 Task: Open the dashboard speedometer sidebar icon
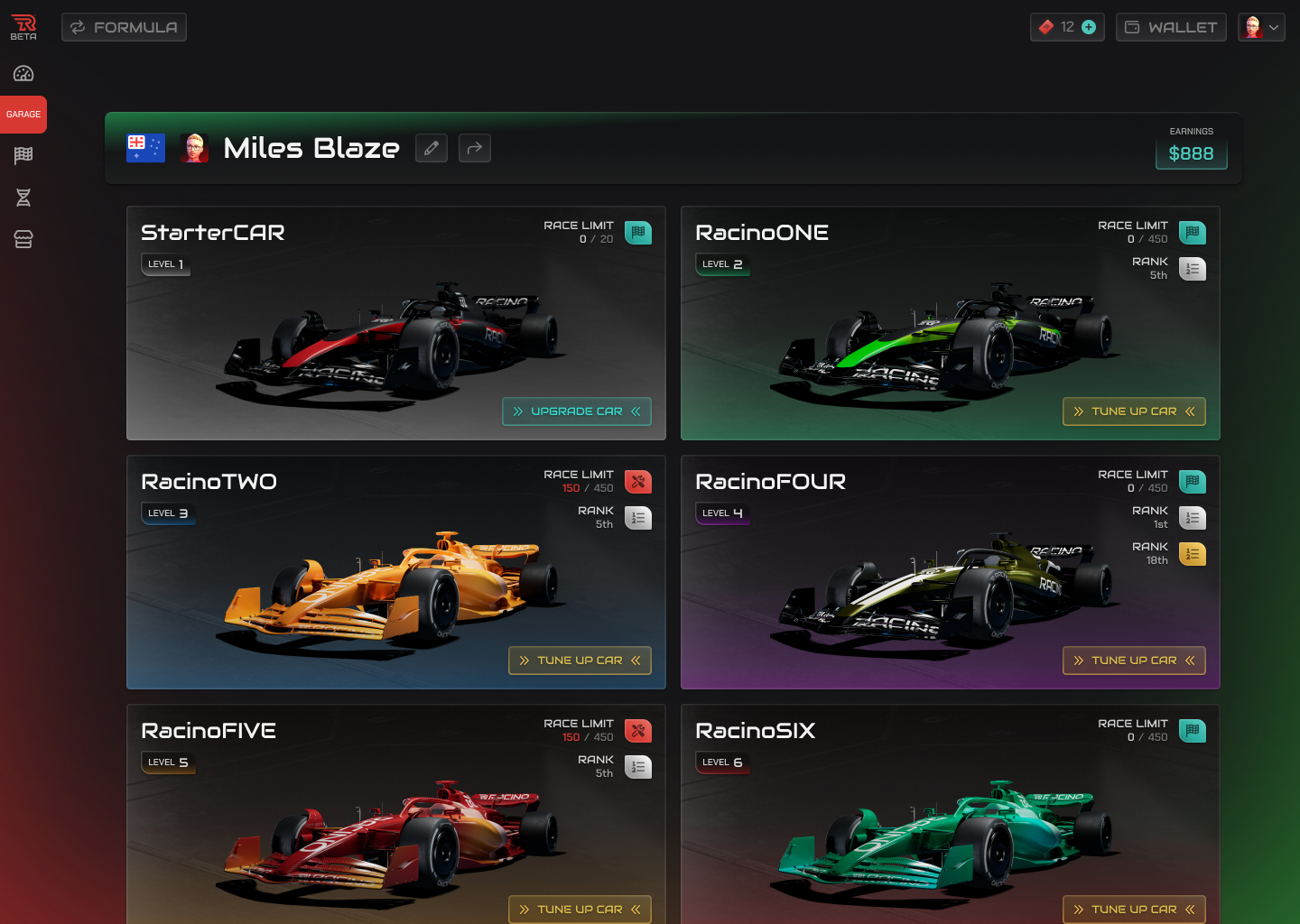click(23, 74)
